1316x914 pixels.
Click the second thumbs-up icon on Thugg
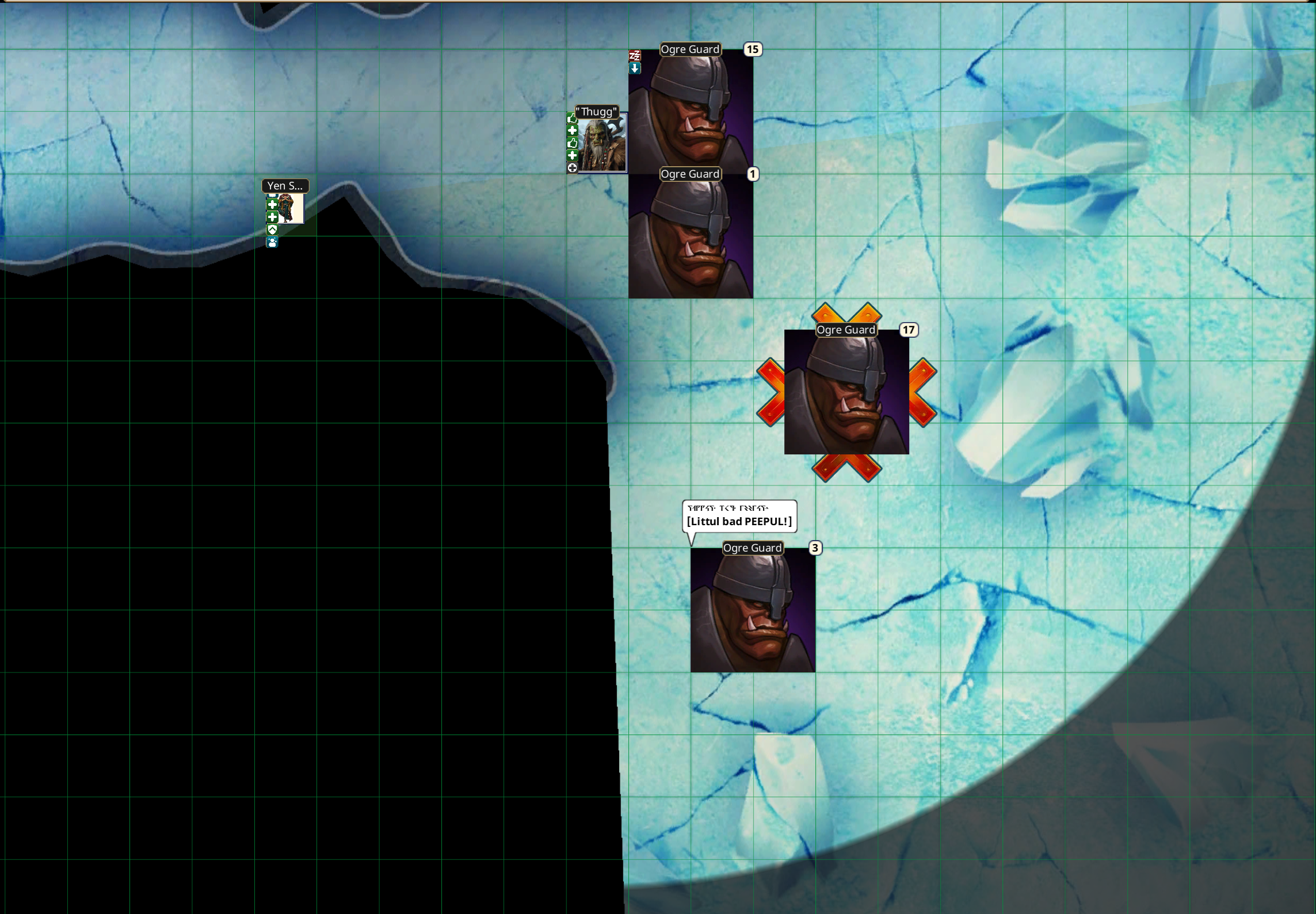pos(572,144)
